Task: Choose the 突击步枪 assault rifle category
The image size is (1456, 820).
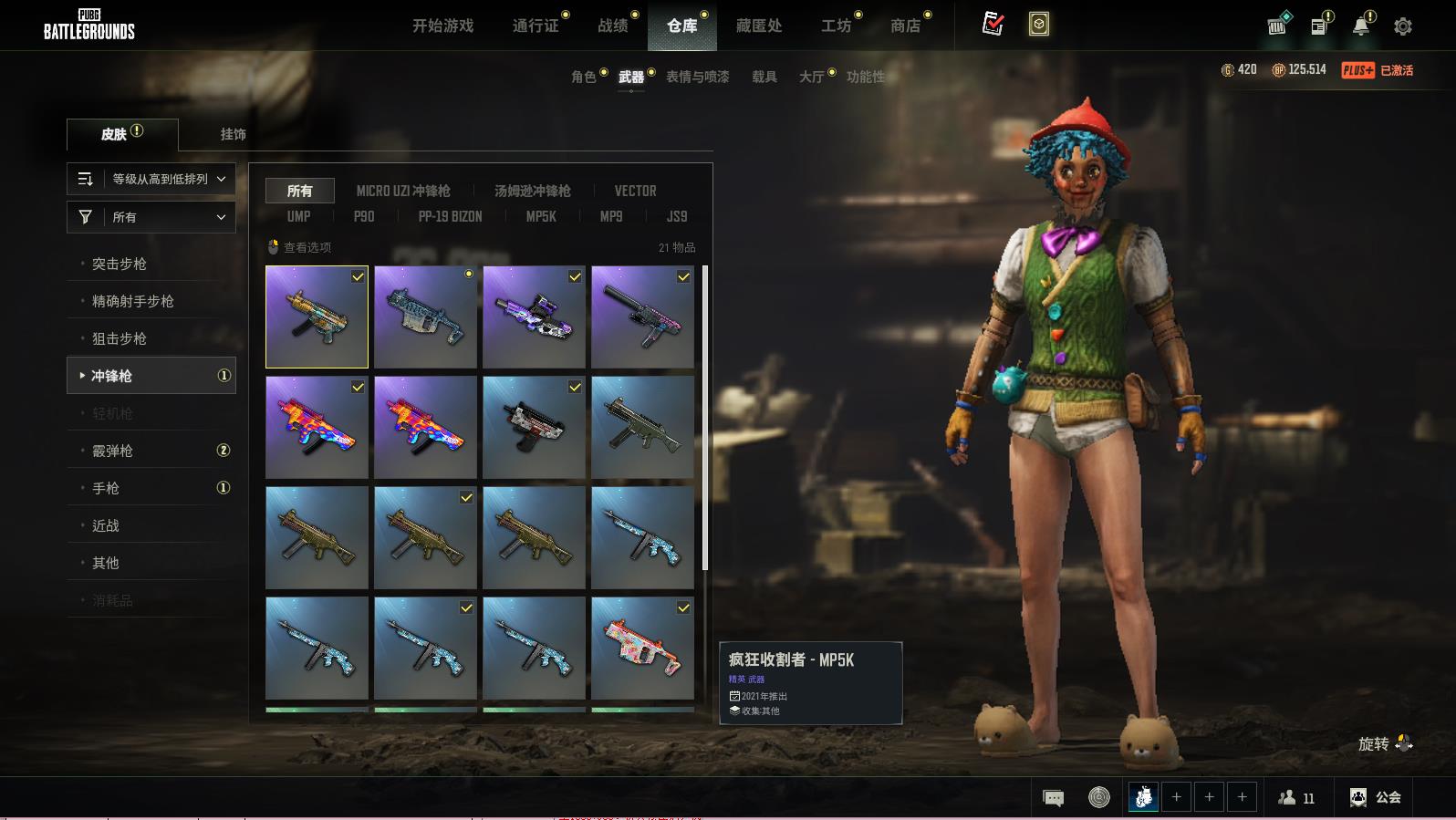Action: 120,264
